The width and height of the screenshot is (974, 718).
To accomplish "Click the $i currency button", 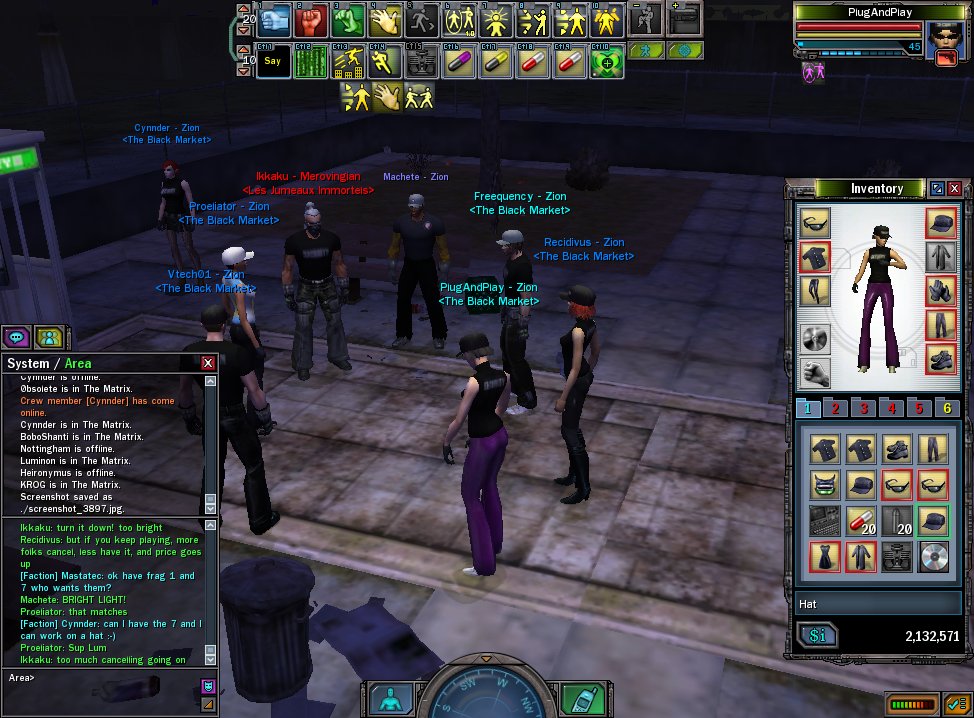I will (818, 636).
